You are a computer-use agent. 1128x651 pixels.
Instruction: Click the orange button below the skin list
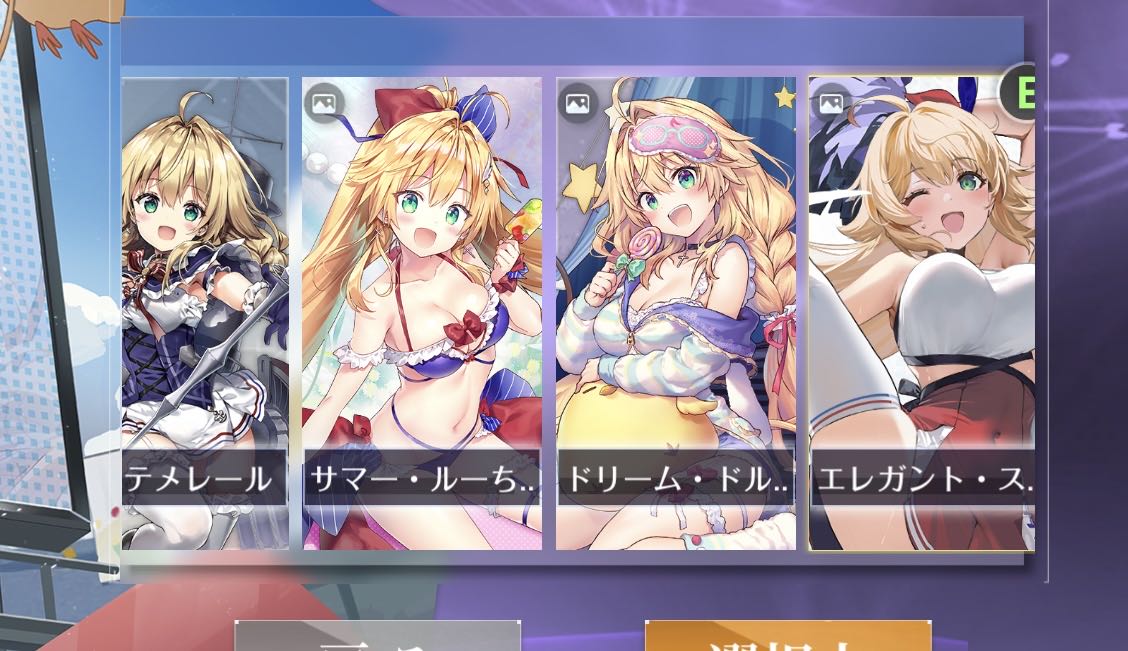click(x=788, y=637)
